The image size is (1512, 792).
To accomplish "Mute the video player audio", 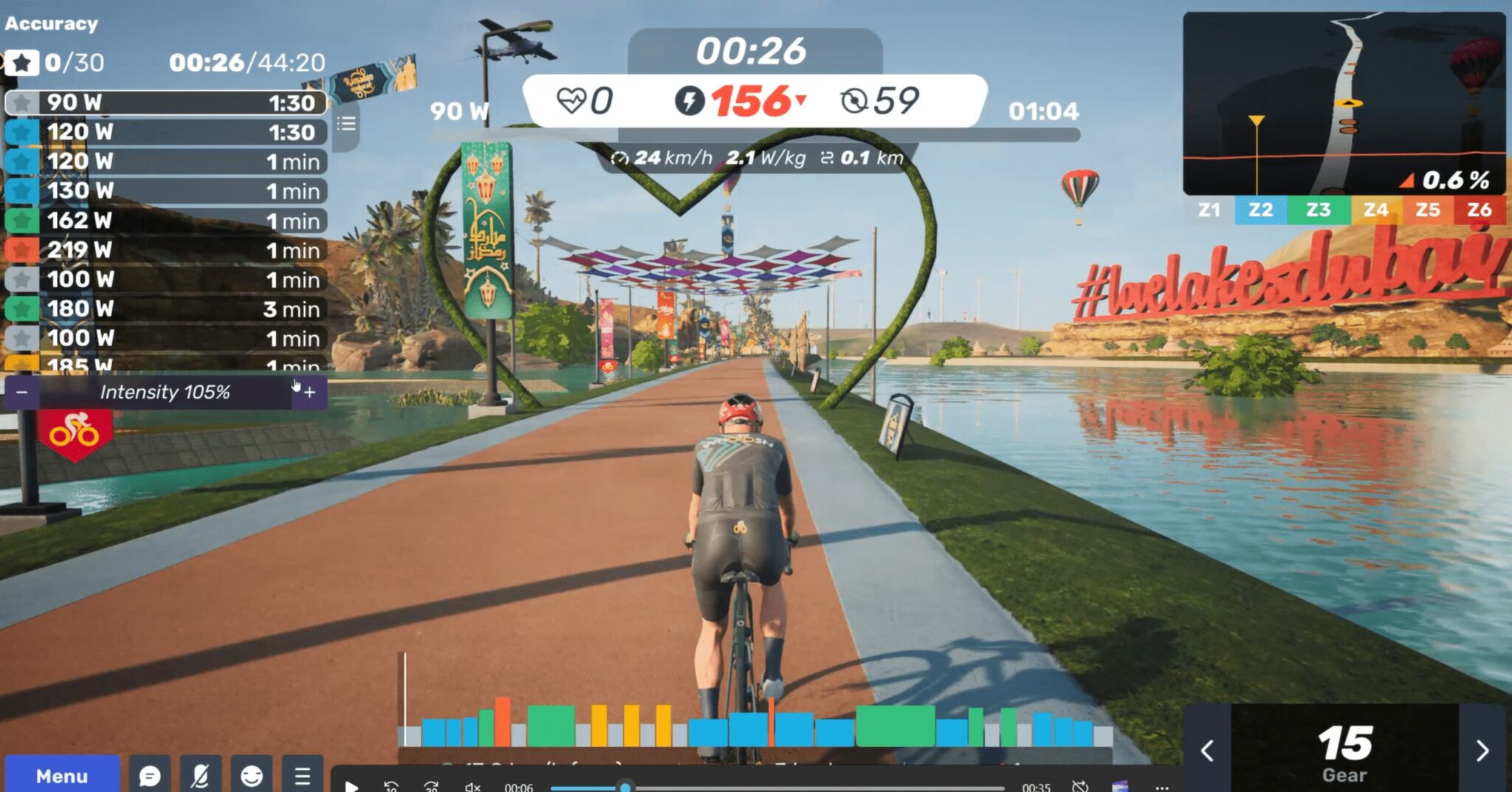I will 473,787.
